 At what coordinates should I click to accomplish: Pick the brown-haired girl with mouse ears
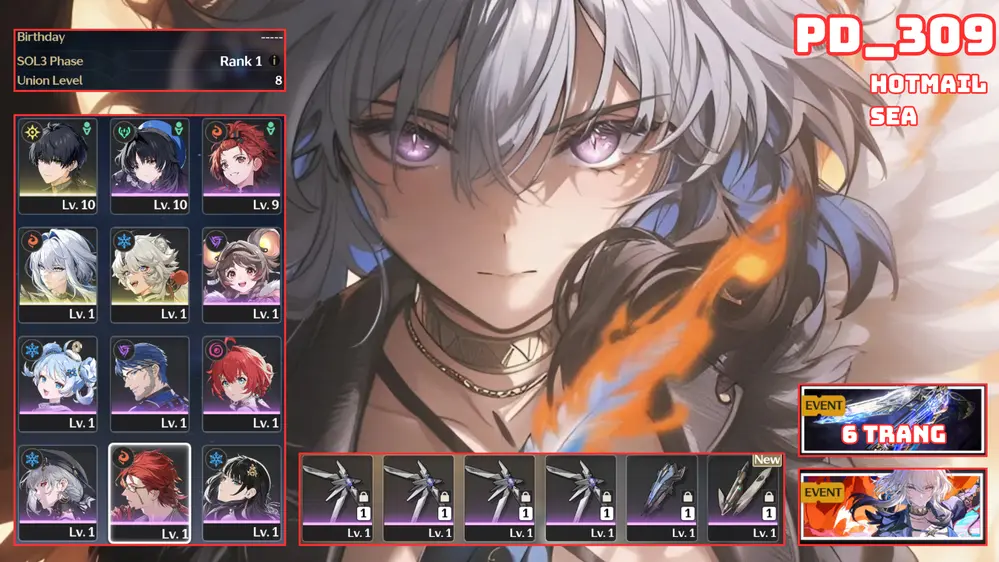241,275
